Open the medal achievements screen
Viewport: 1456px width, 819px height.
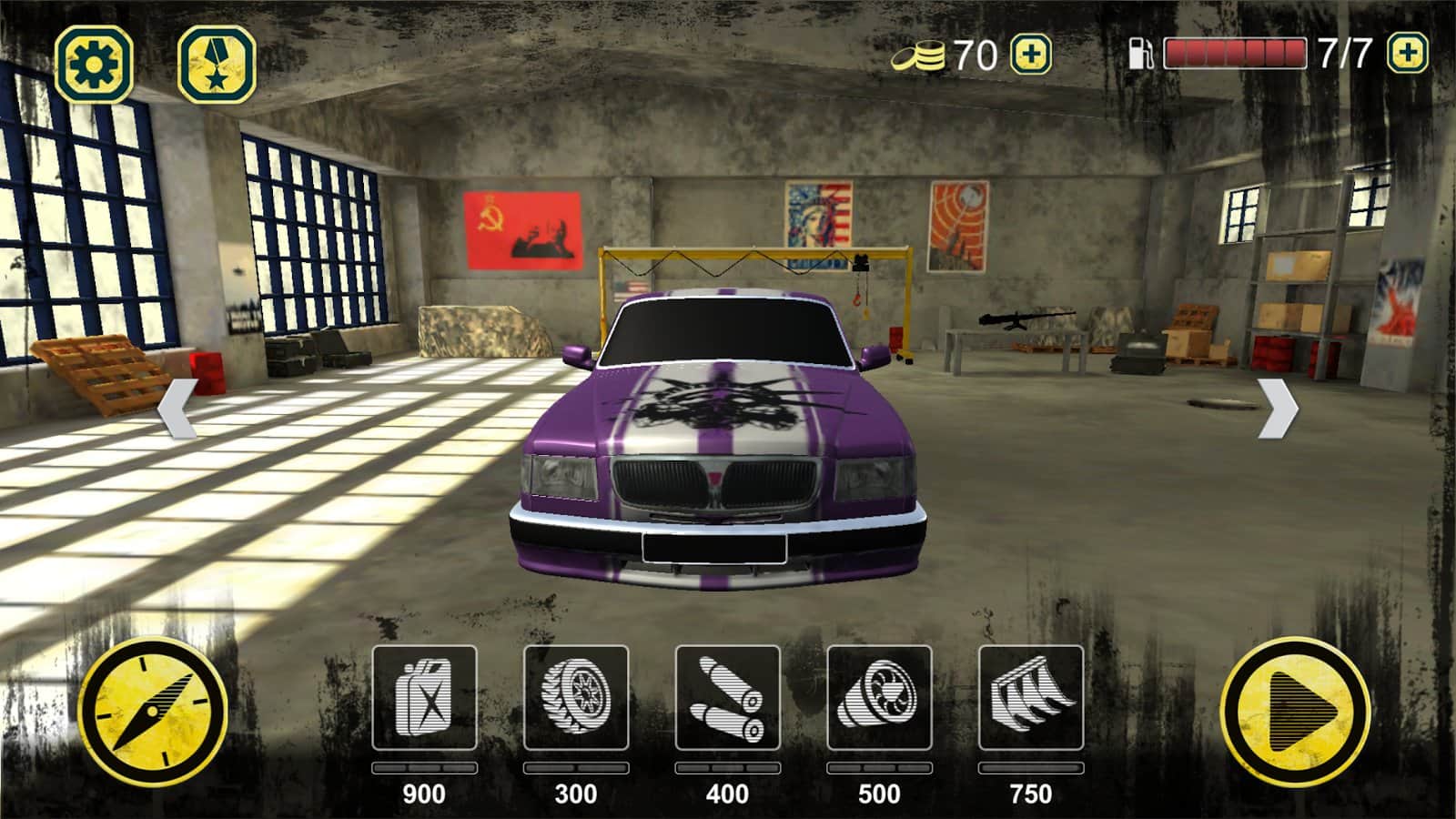216,64
